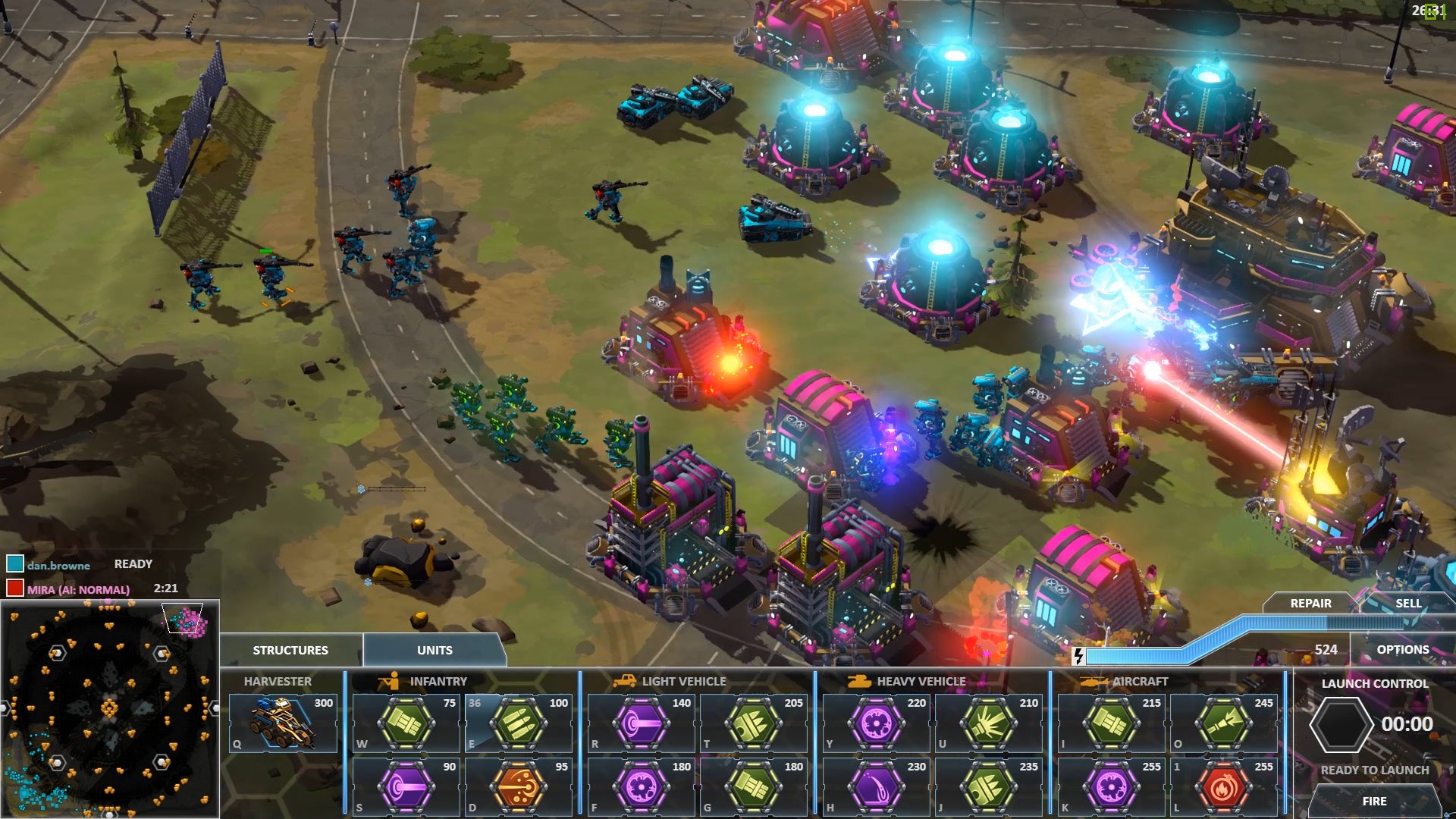The image size is (1456, 819).
Task: Click the Sell button
Action: (x=1408, y=603)
